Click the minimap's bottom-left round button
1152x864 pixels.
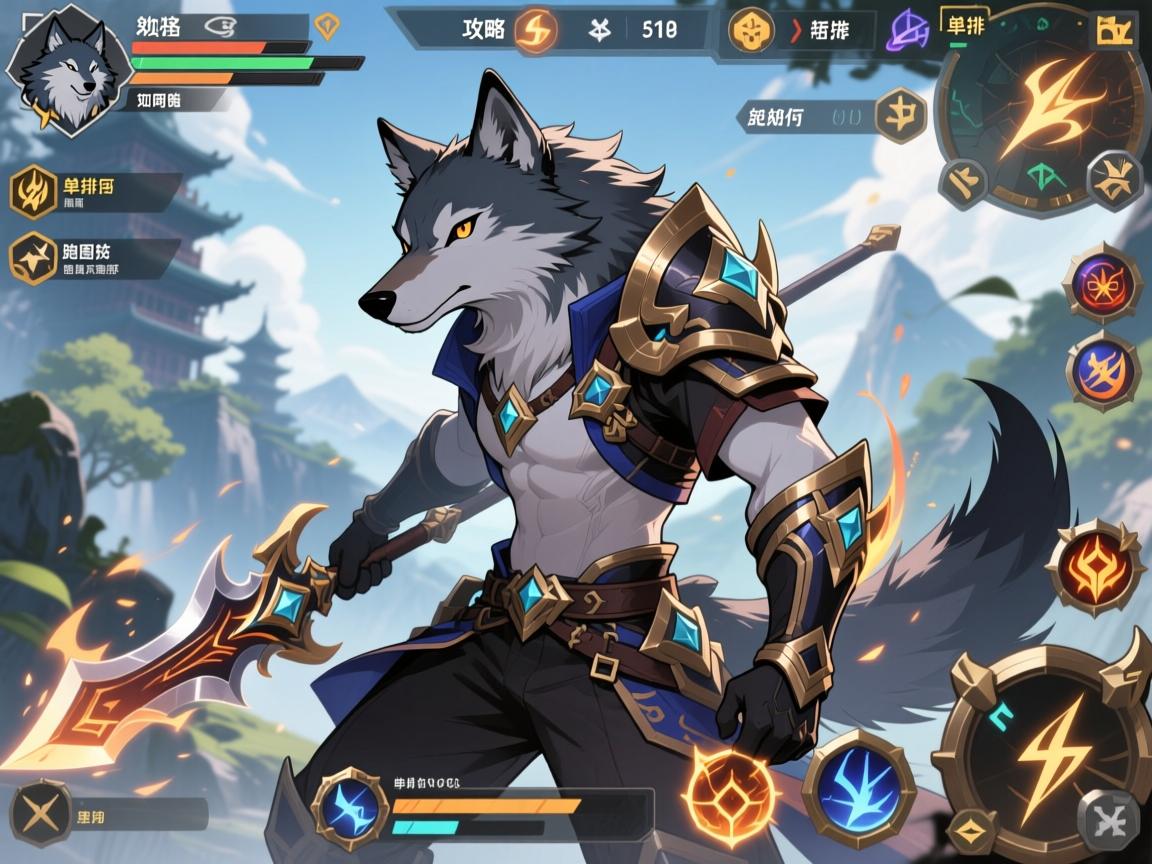(964, 183)
